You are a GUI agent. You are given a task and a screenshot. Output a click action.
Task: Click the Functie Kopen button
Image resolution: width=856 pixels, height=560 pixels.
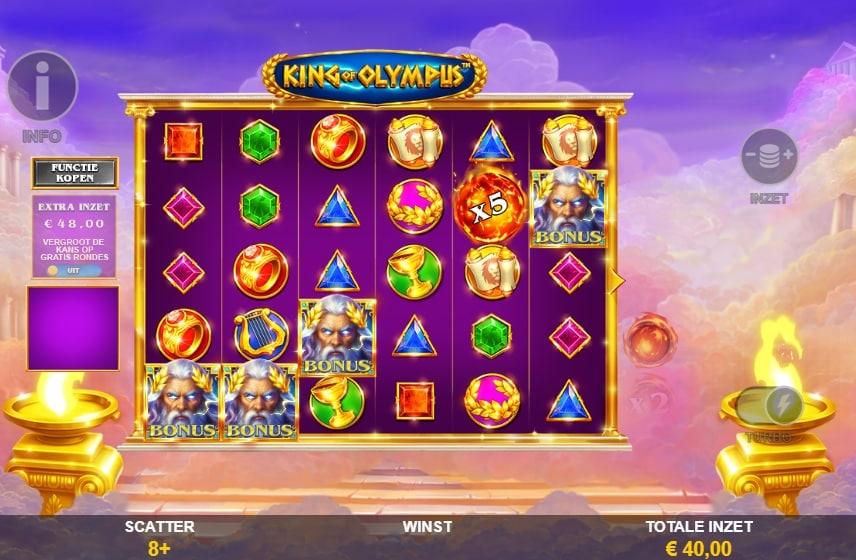tap(75, 173)
